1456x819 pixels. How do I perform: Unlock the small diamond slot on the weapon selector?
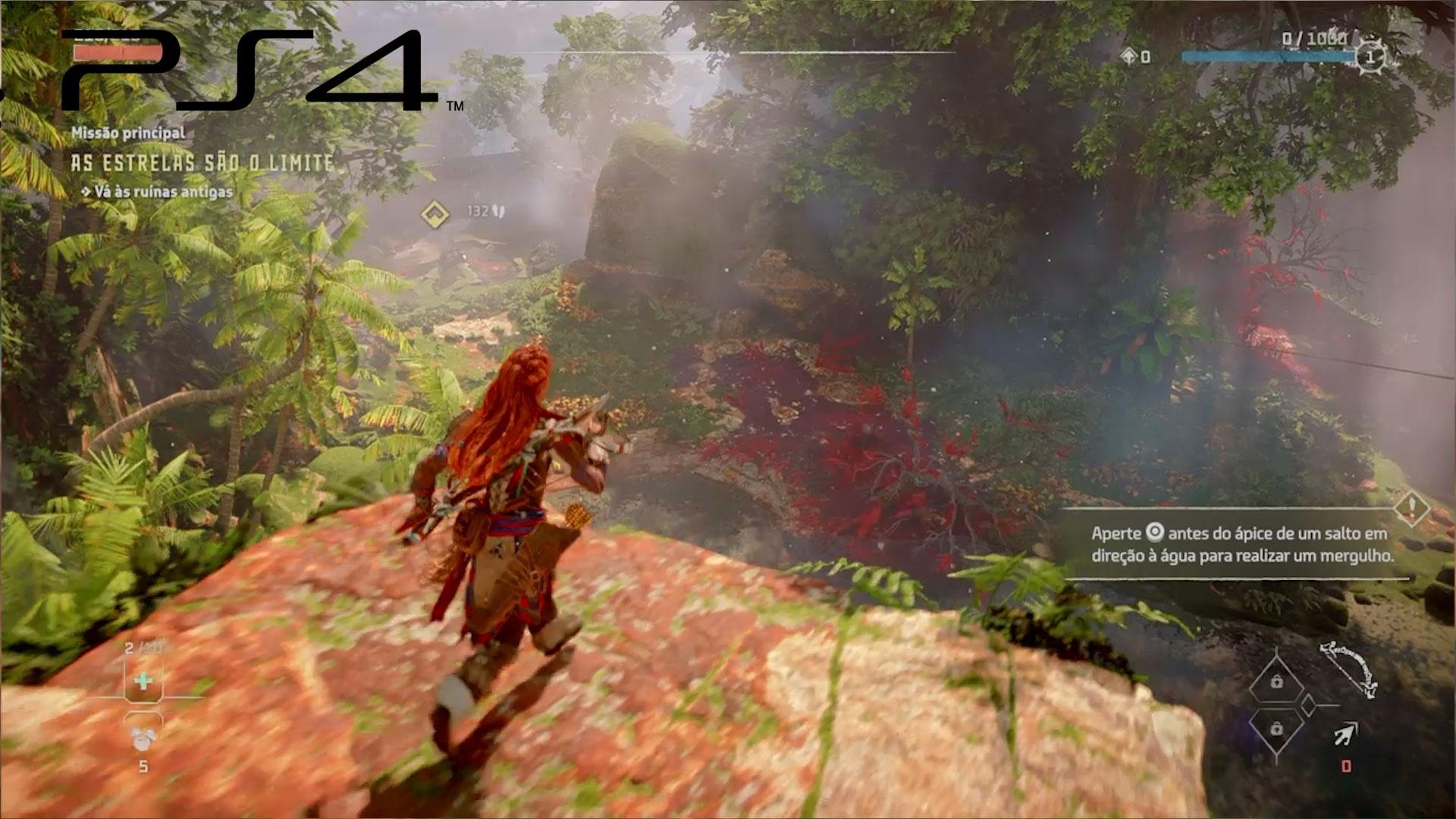[x=1309, y=705]
